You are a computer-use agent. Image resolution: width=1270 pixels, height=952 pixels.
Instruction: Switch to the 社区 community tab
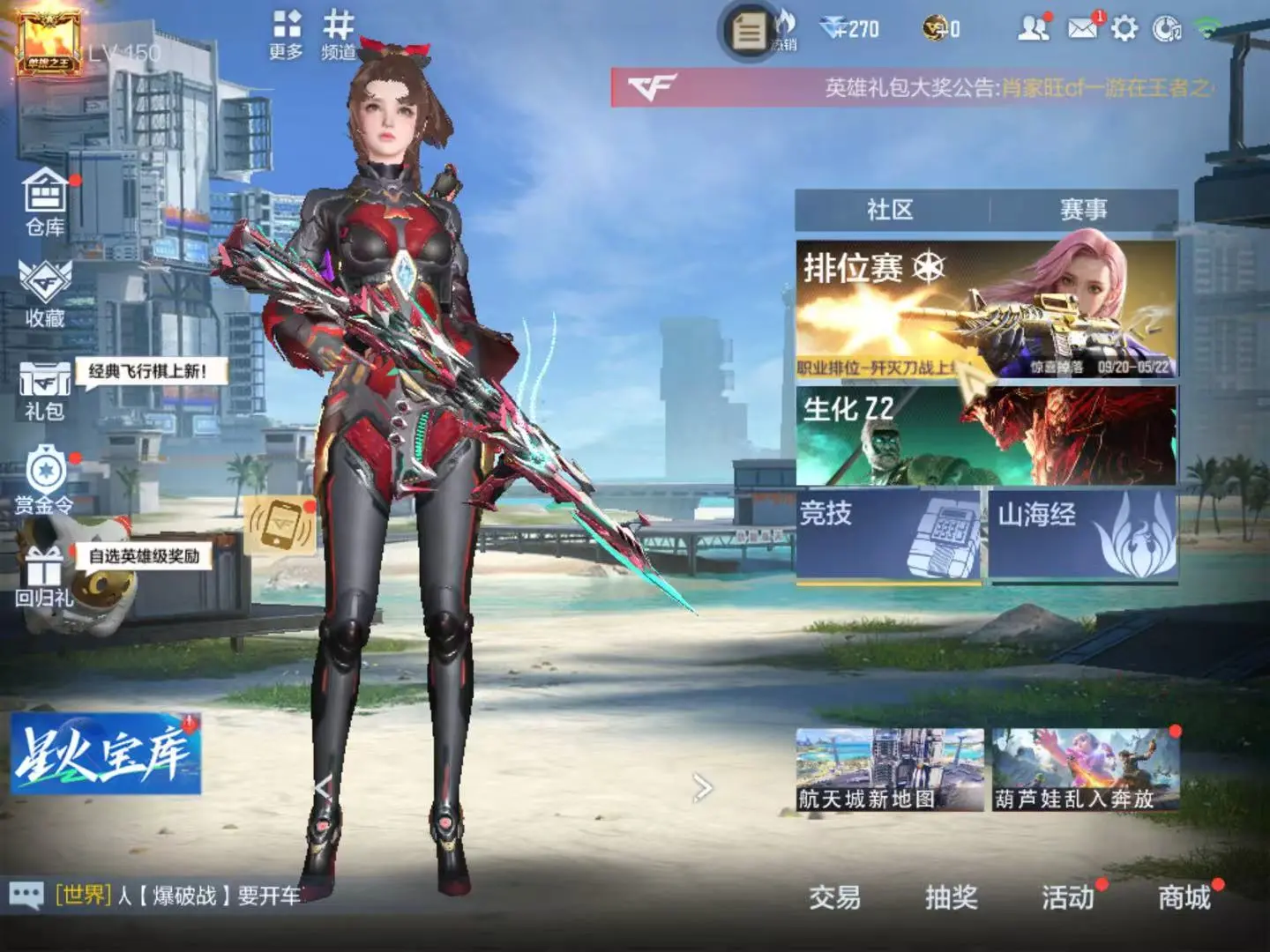[890, 210]
